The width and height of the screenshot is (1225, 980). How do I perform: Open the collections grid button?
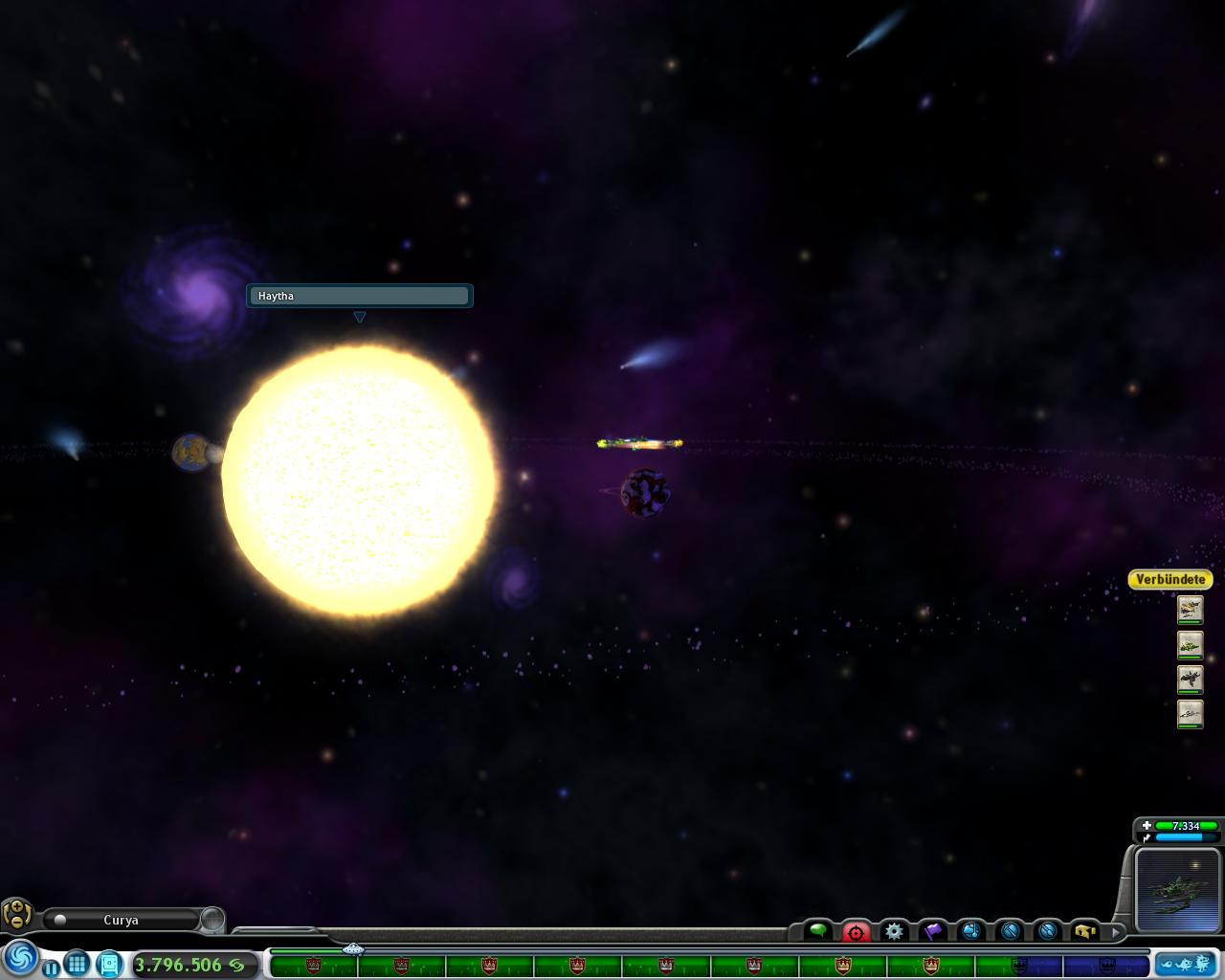pyautogui.click(x=78, y=964)
